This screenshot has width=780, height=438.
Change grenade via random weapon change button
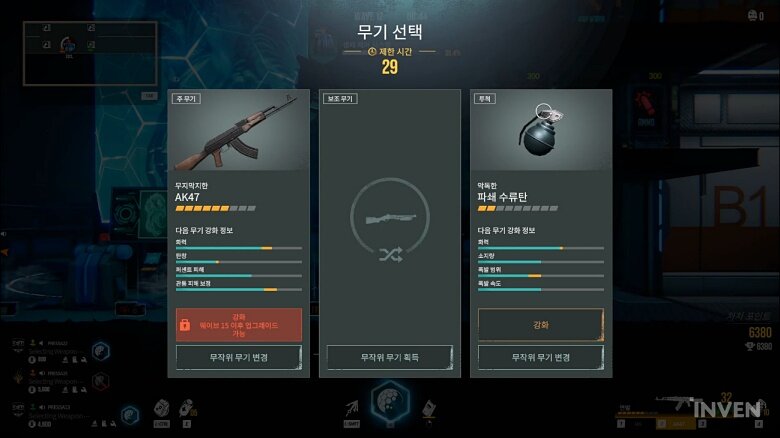pos(540,357)
